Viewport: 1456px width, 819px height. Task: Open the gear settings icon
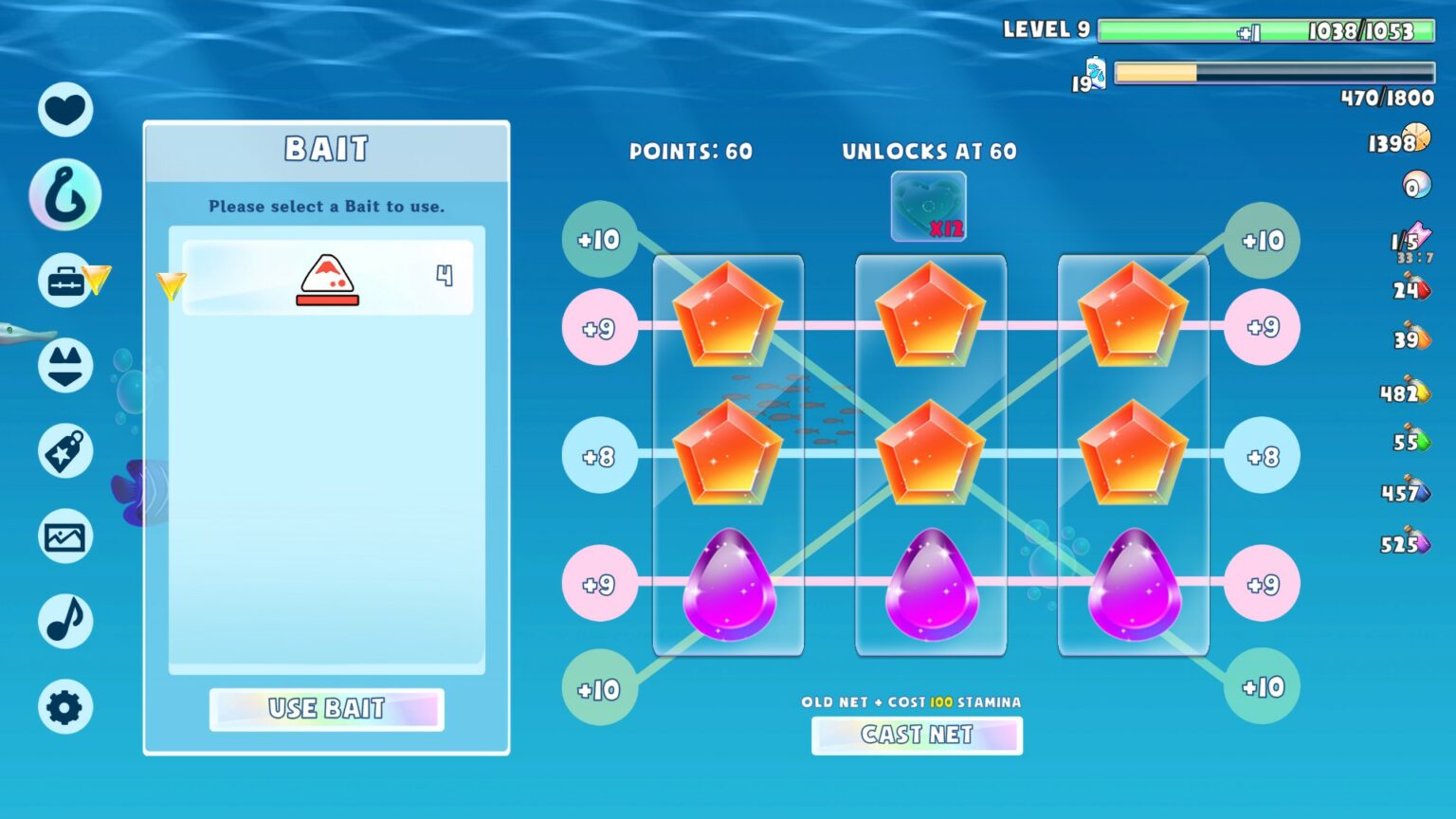65,707
